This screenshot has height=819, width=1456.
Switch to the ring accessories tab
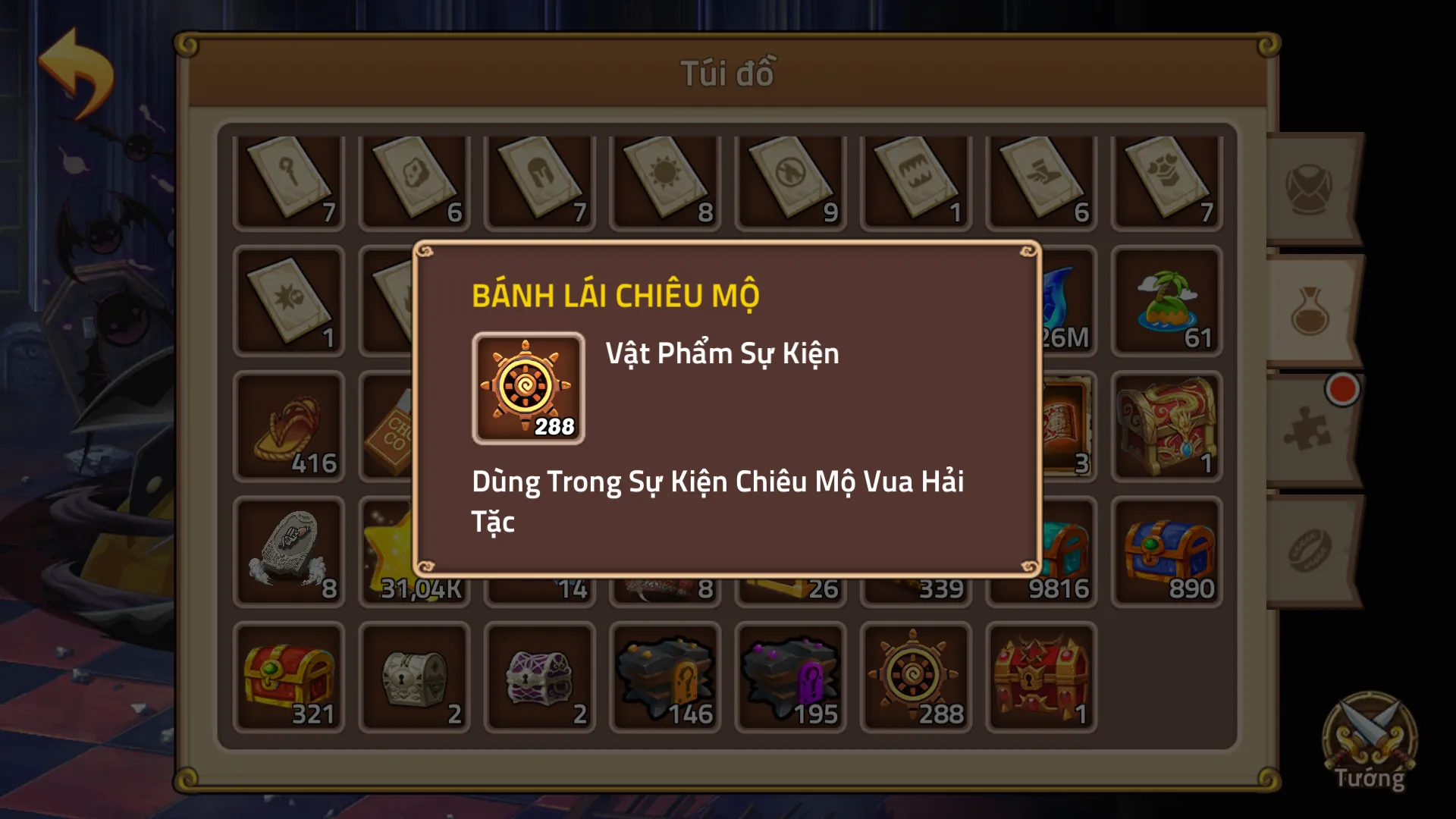[1310, 551]
